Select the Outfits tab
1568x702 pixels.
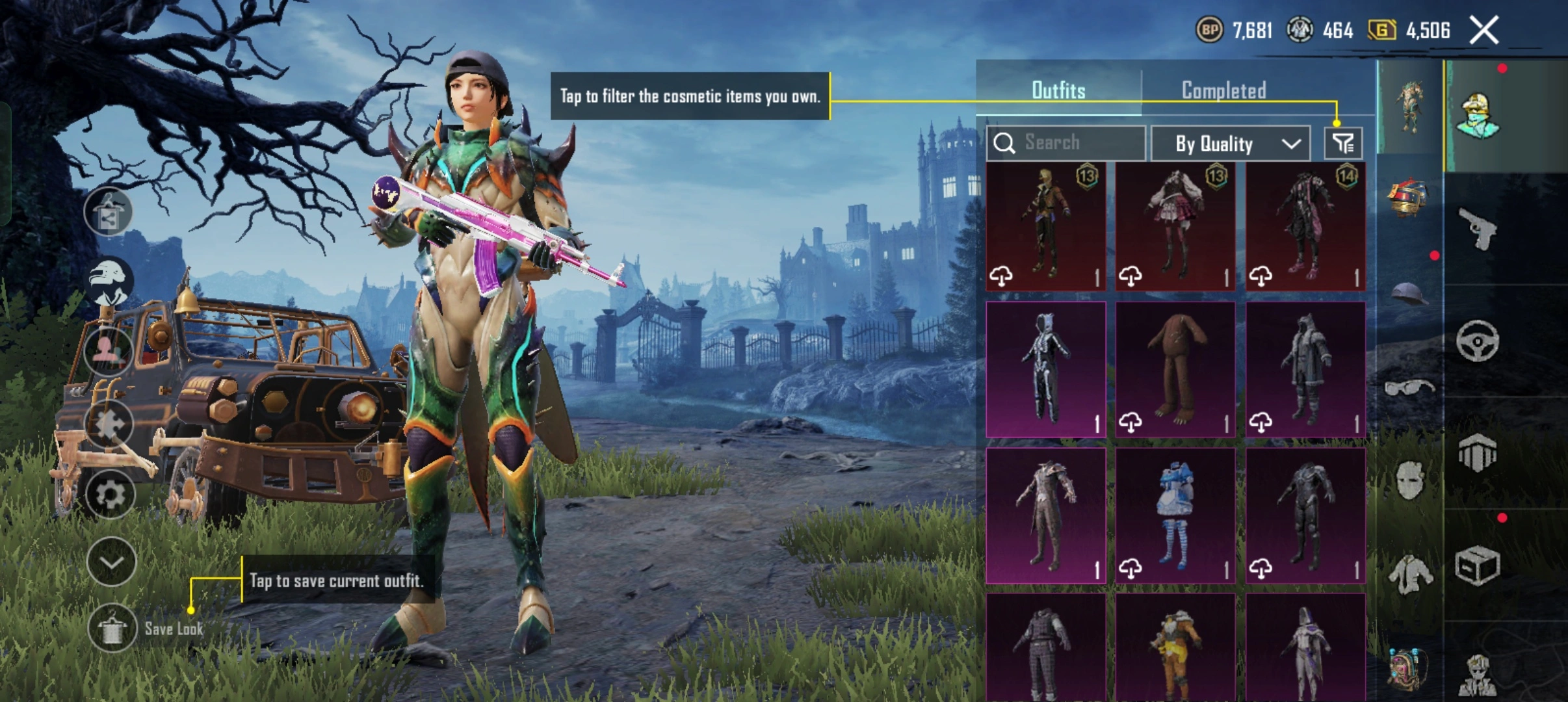[1058, 90]
